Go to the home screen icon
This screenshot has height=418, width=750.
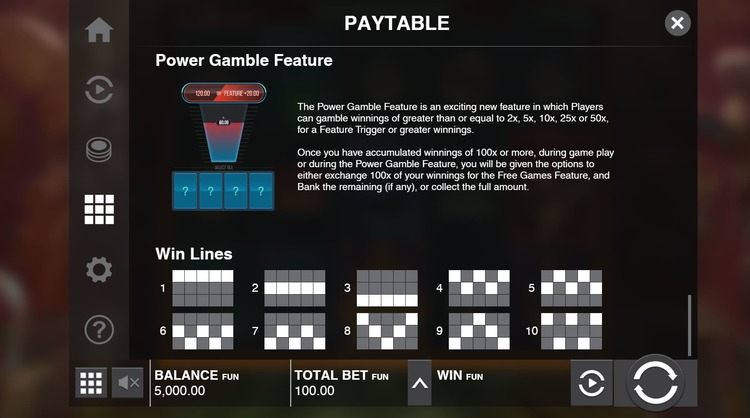99,30
